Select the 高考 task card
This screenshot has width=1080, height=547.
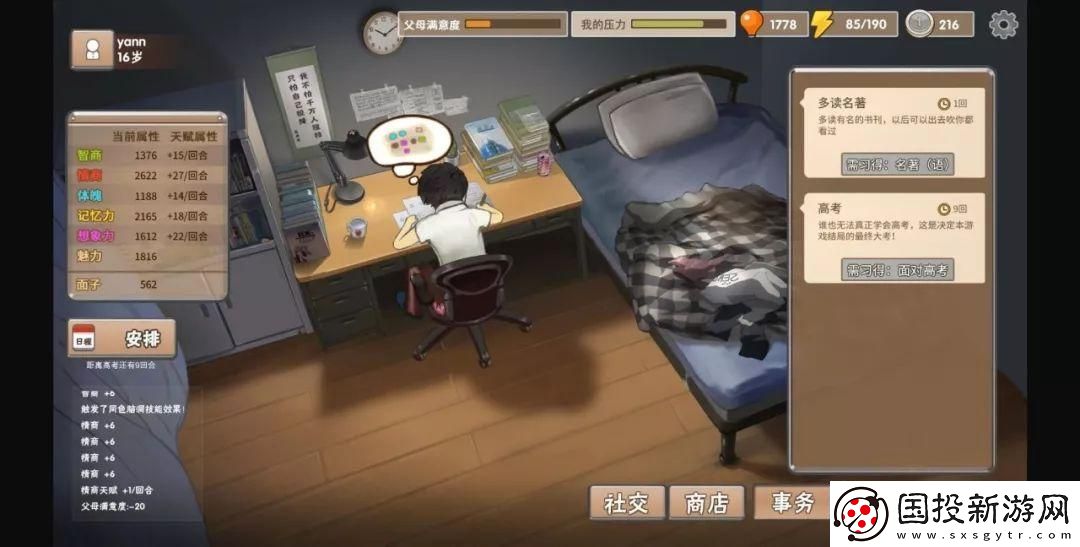893,225
